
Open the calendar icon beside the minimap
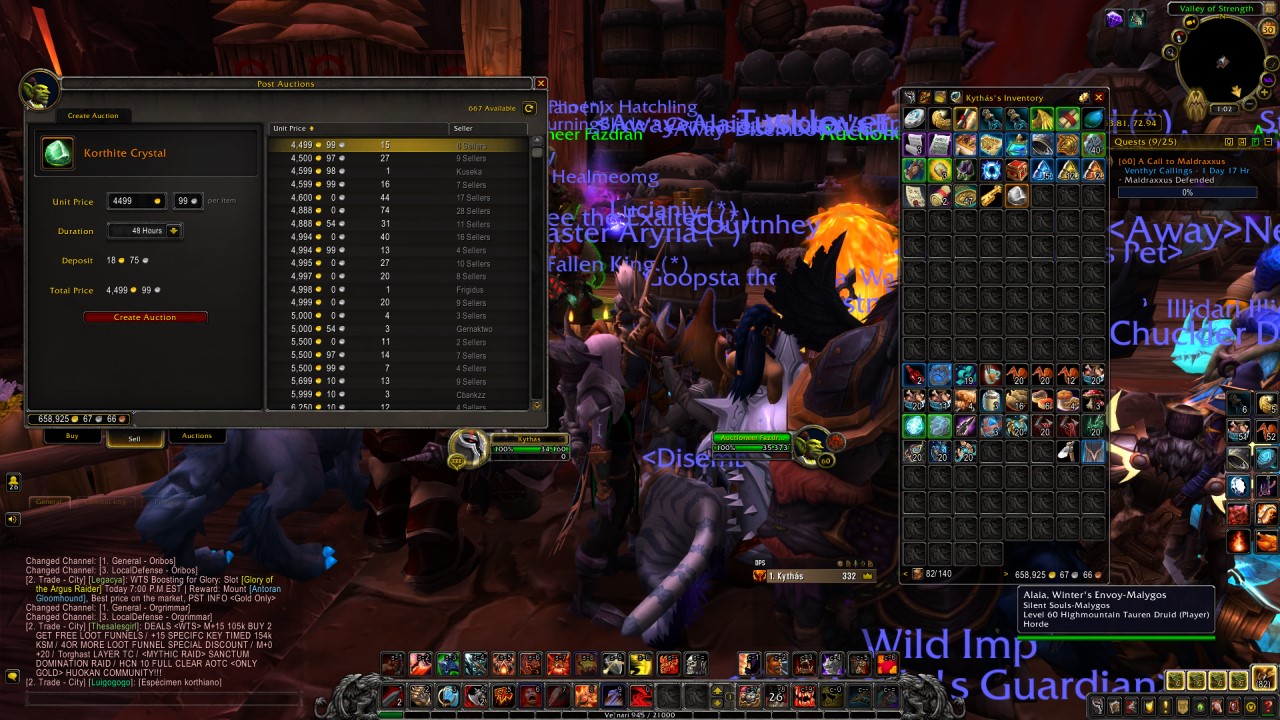coord(1268,28)
